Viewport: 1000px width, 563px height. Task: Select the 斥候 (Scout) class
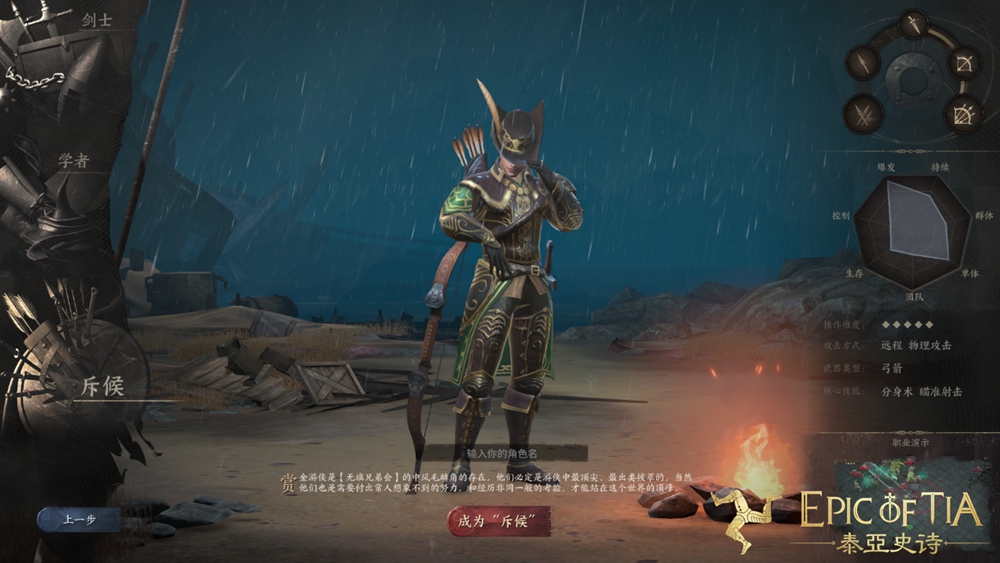click(x=101, y=385)
